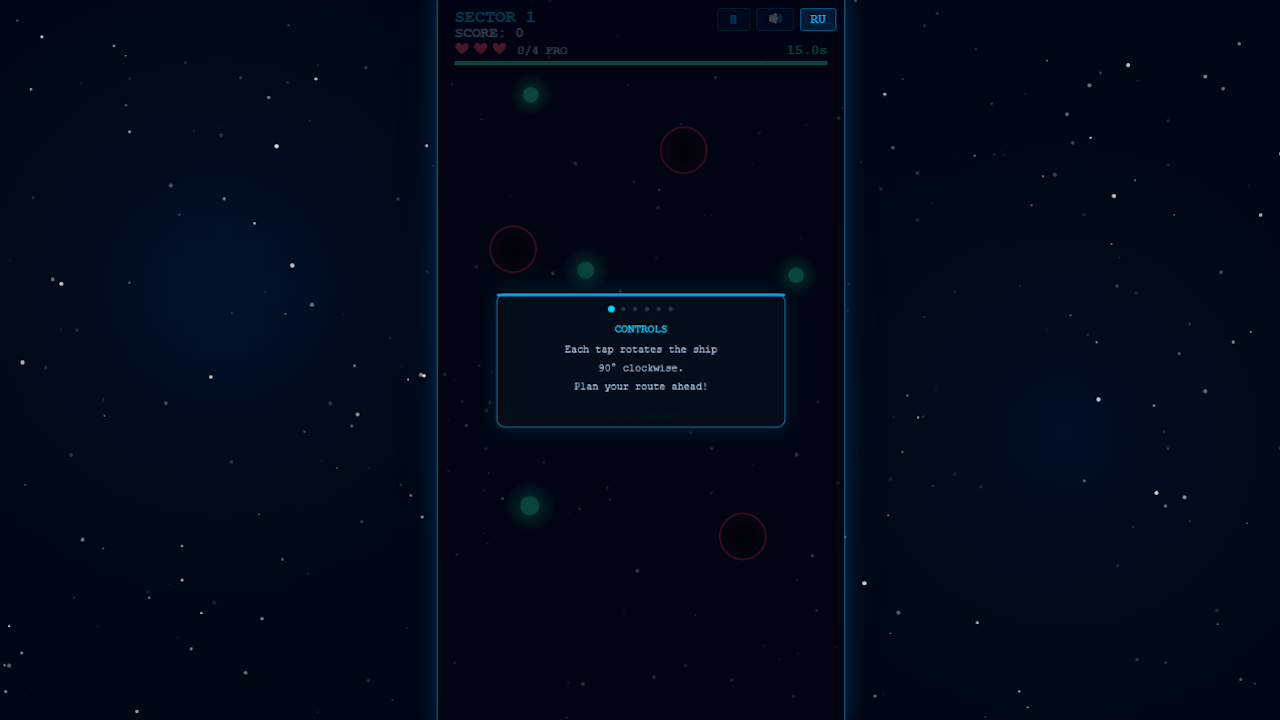
Task: Click the SECTOR 1 title
Action: [495, 16]
